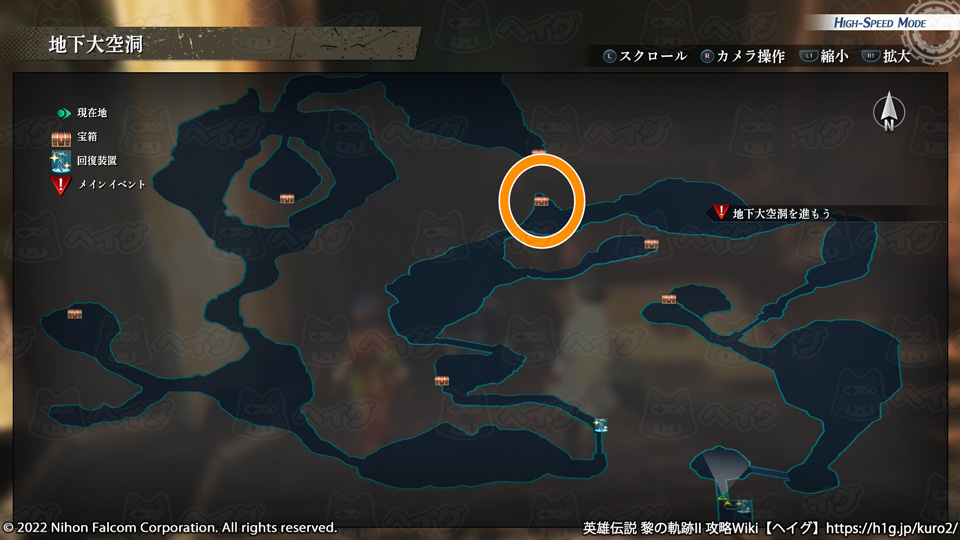Click the north compass icon
The image size is (960, 540).
[x=888, y=113]
